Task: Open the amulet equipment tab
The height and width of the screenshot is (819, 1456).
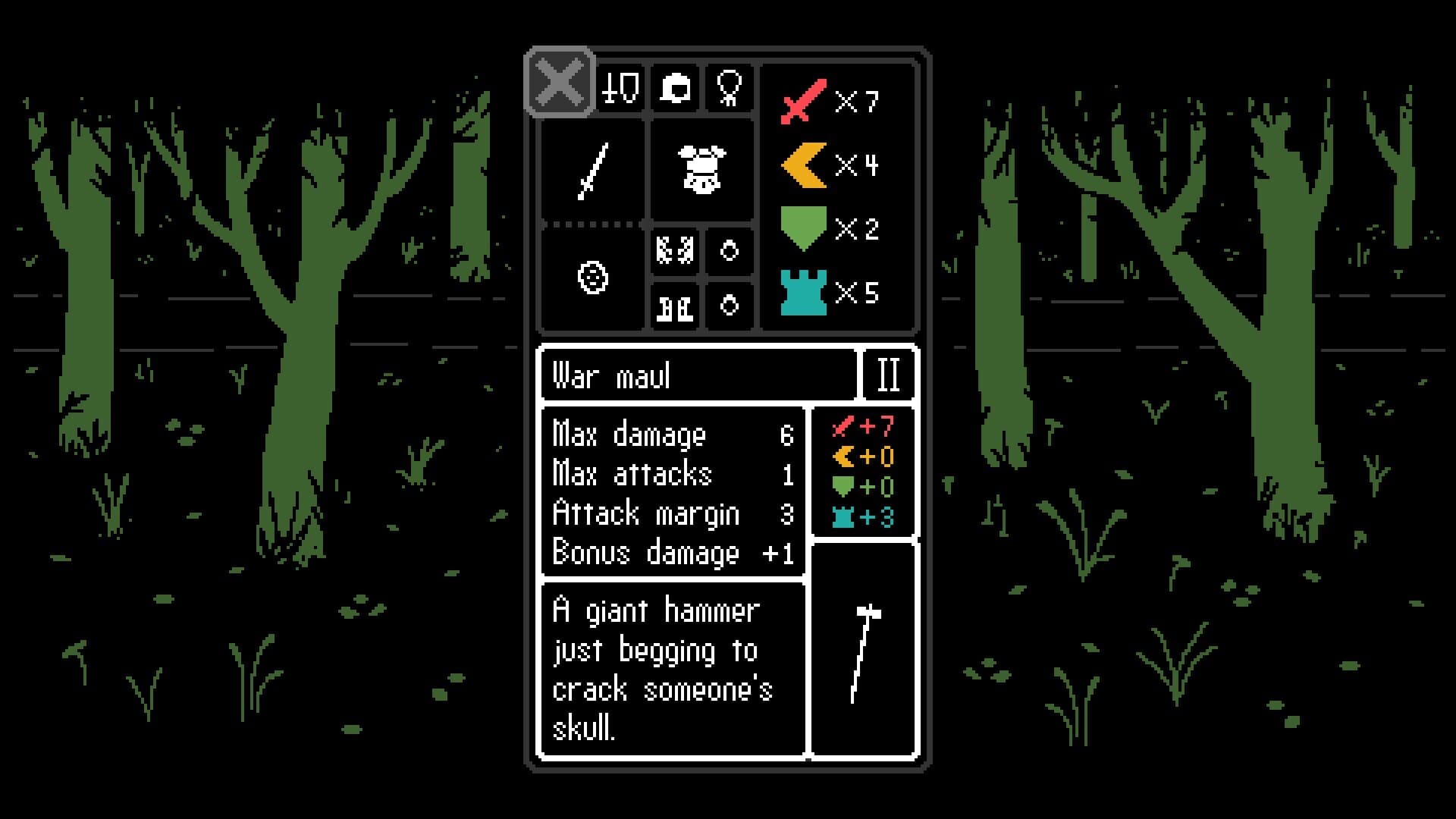Action: [x=728, y=86]
